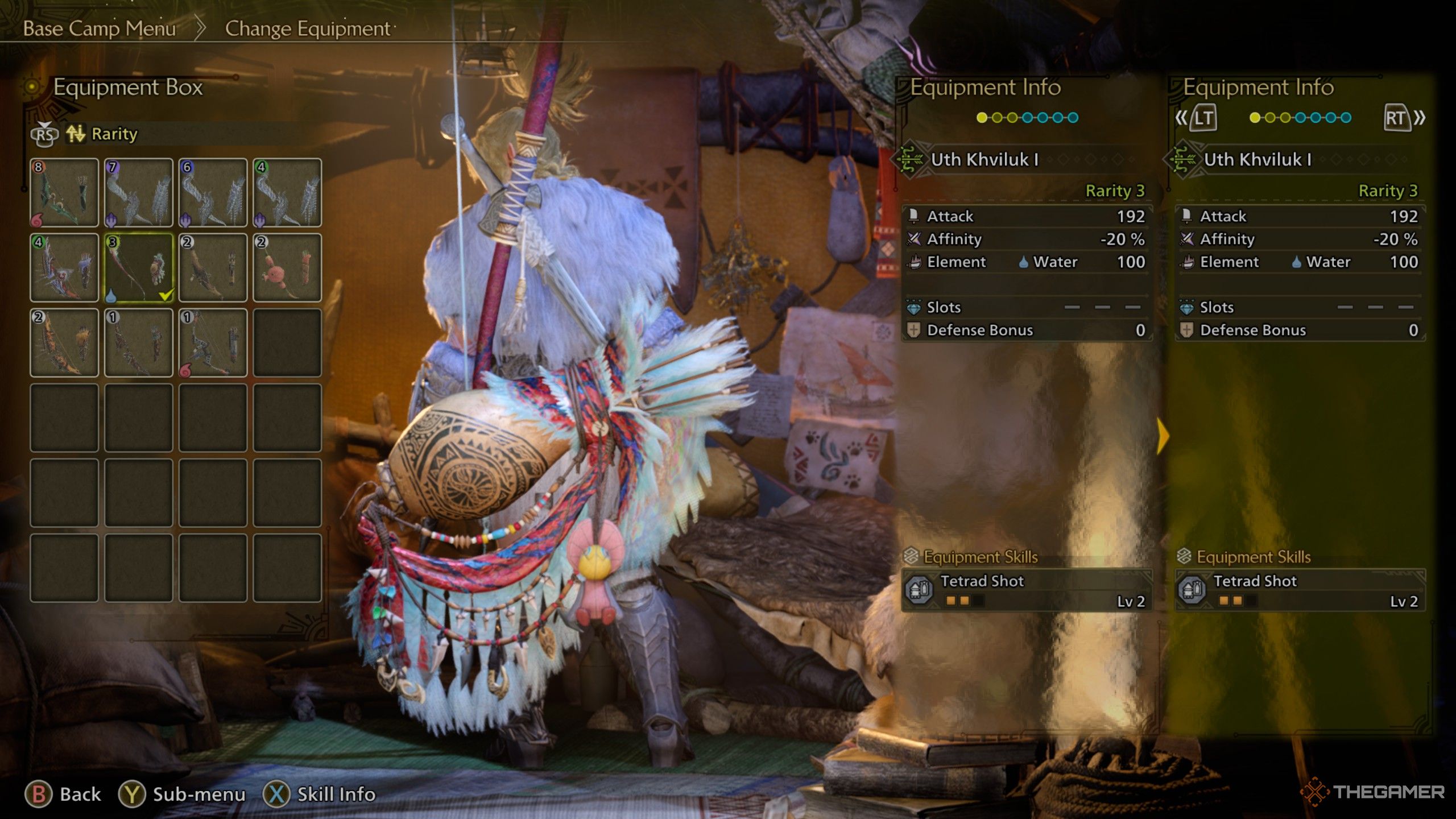Select the rarity 8 bow thumbnail

tap(64, 192)
